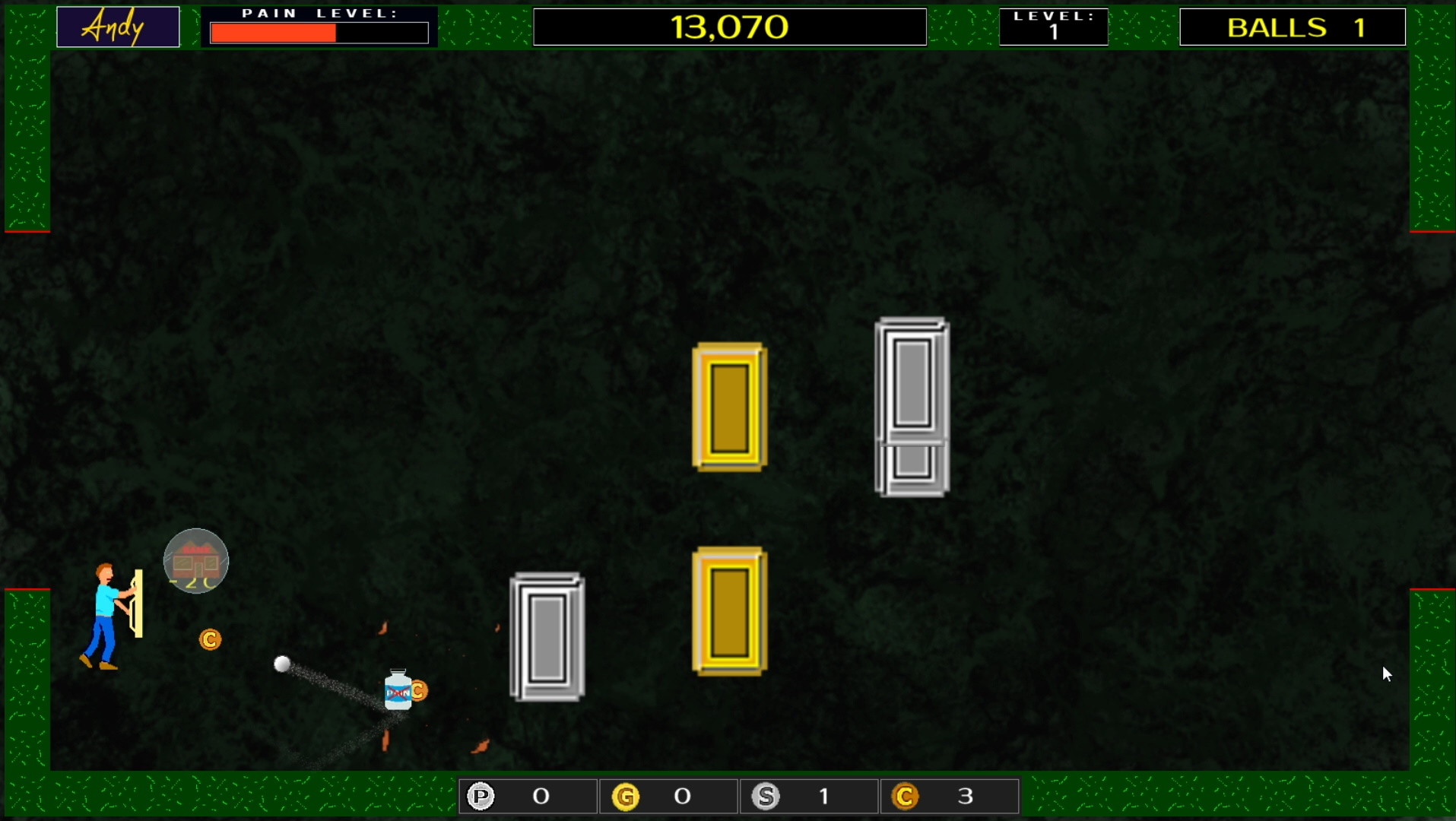Click the lower silver brick
This screenshot has width=1456, height=821.
click(547, 639)
